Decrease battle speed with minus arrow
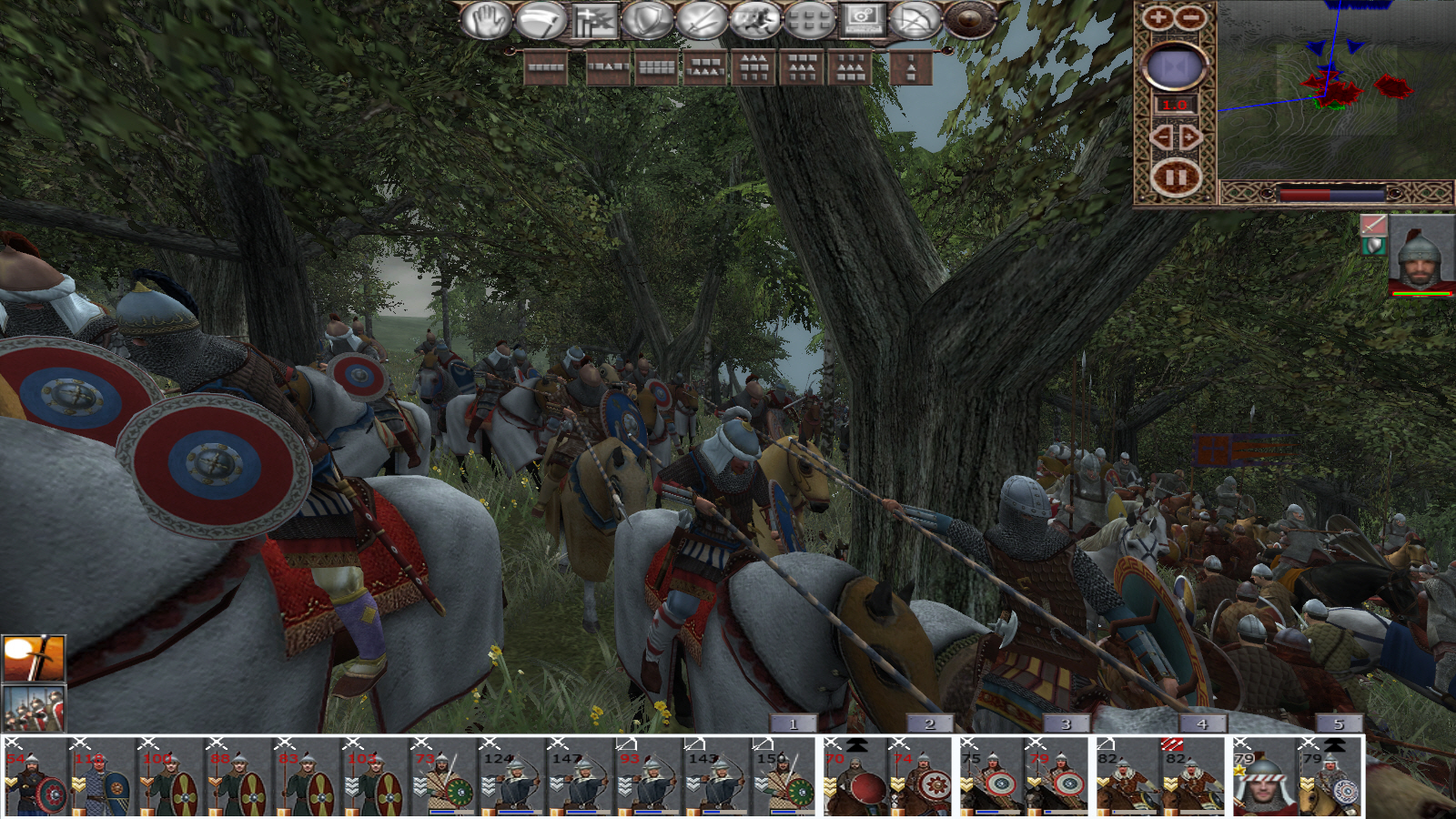1456x819 pixels. click(x=1160, y=137)
